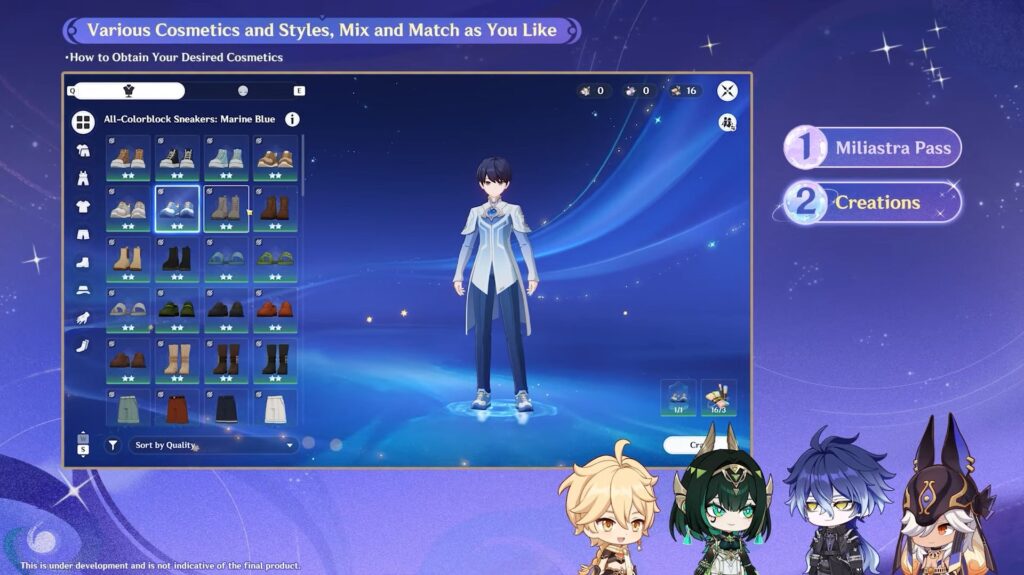This screenshot has height=575, width=1024.
Task: Open the gloves category
Action: click(83, 317)
